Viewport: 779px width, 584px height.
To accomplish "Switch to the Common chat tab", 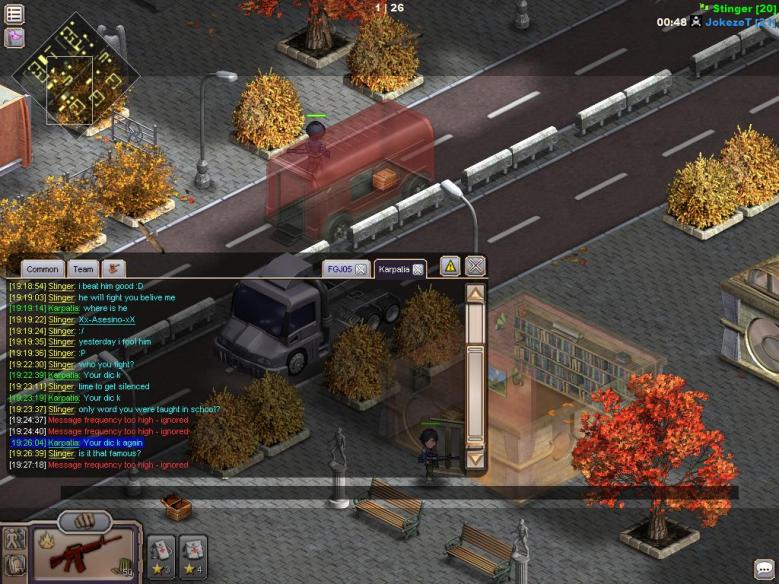I will (42, 269).
